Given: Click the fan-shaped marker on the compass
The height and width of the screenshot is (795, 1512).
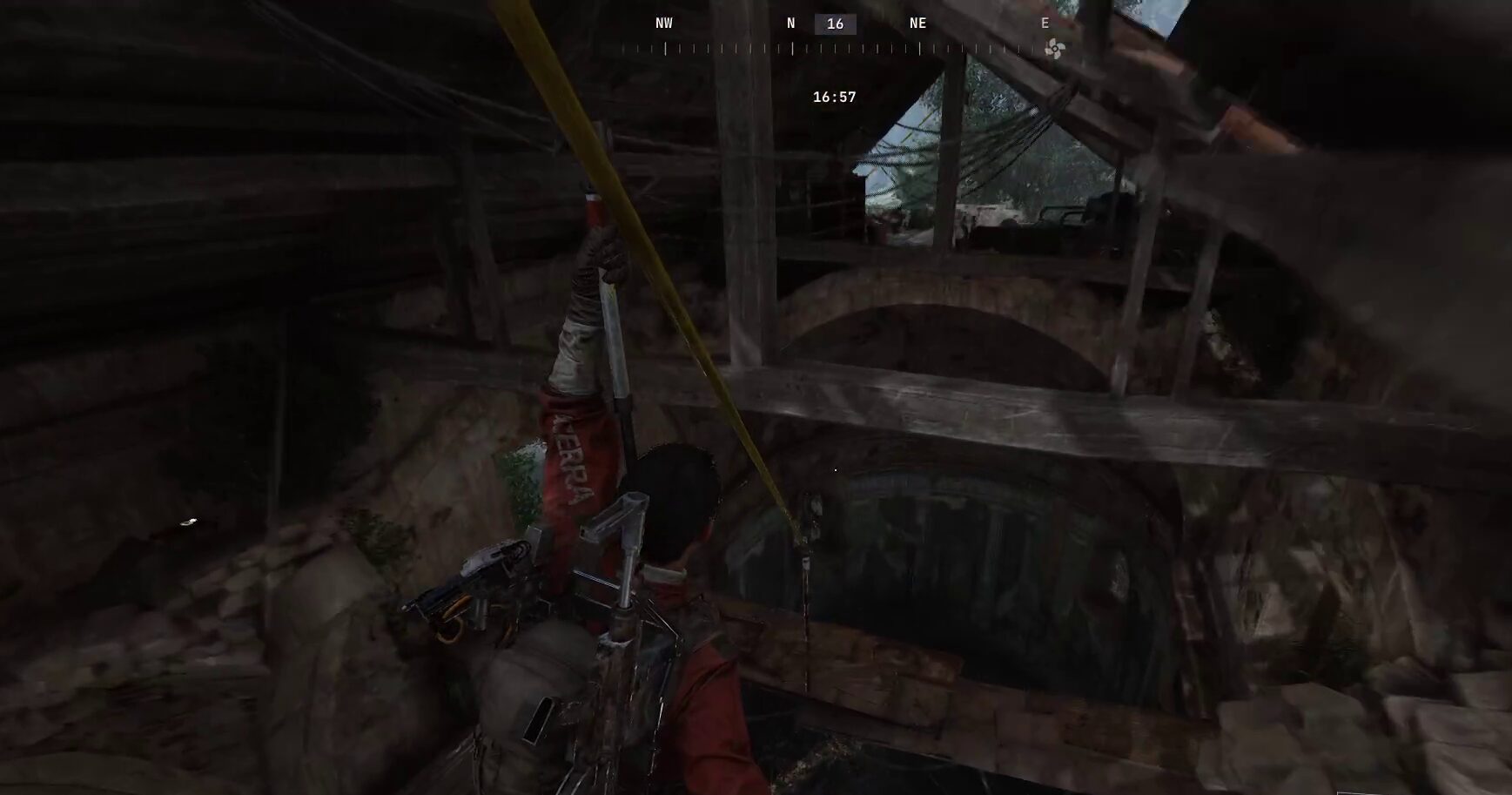Looking at the screenshot, I should tap(1053, 49).
